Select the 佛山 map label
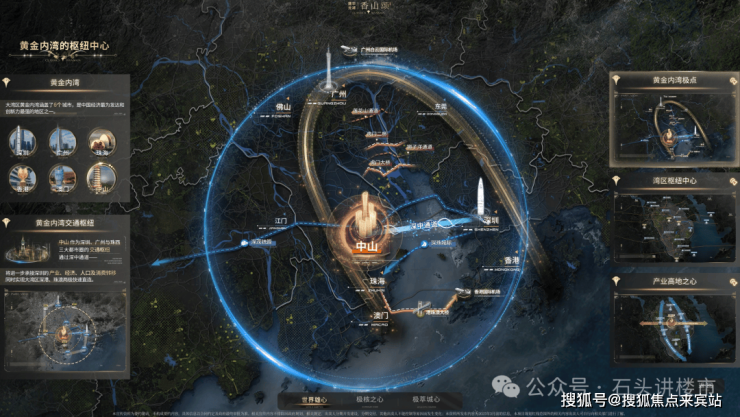Viewport: 740px width, 417px height. 282,108
